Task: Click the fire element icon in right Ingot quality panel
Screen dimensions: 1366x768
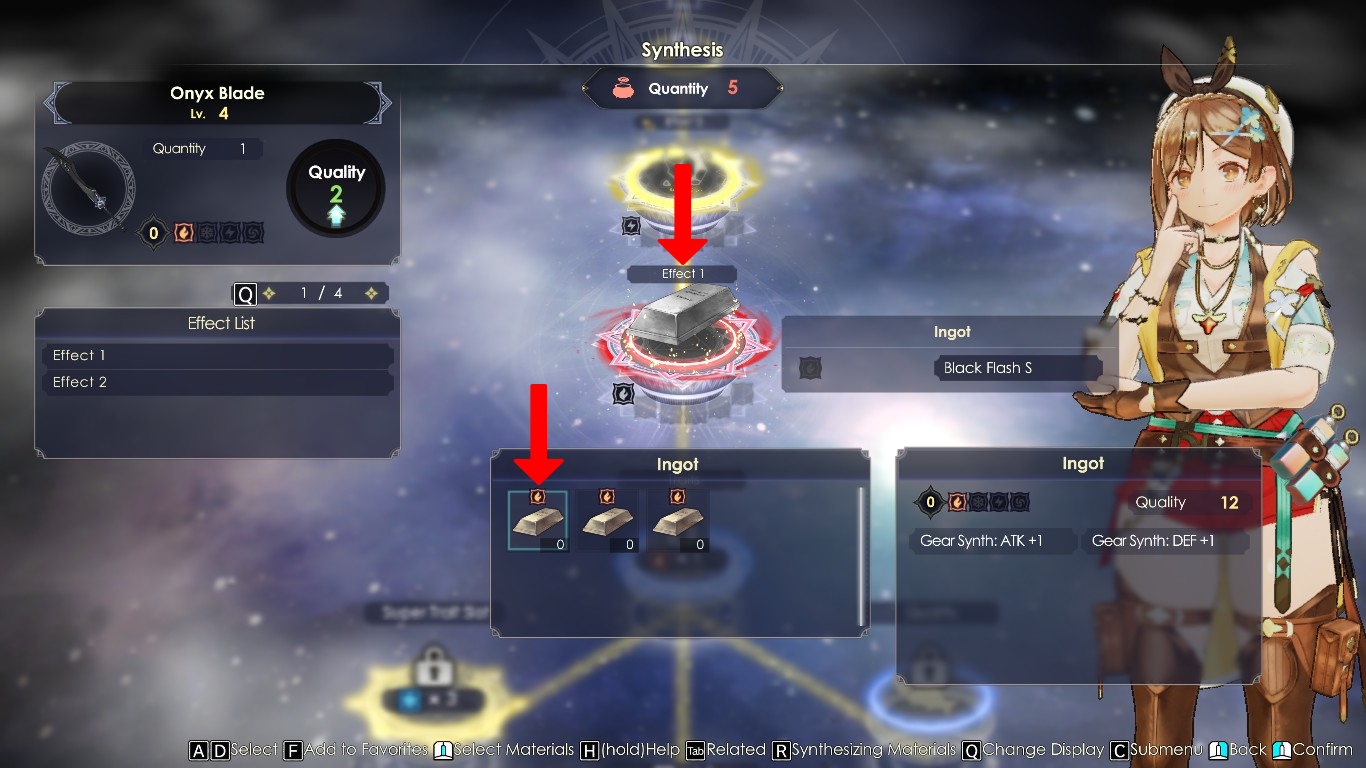Action: [957, 502]
